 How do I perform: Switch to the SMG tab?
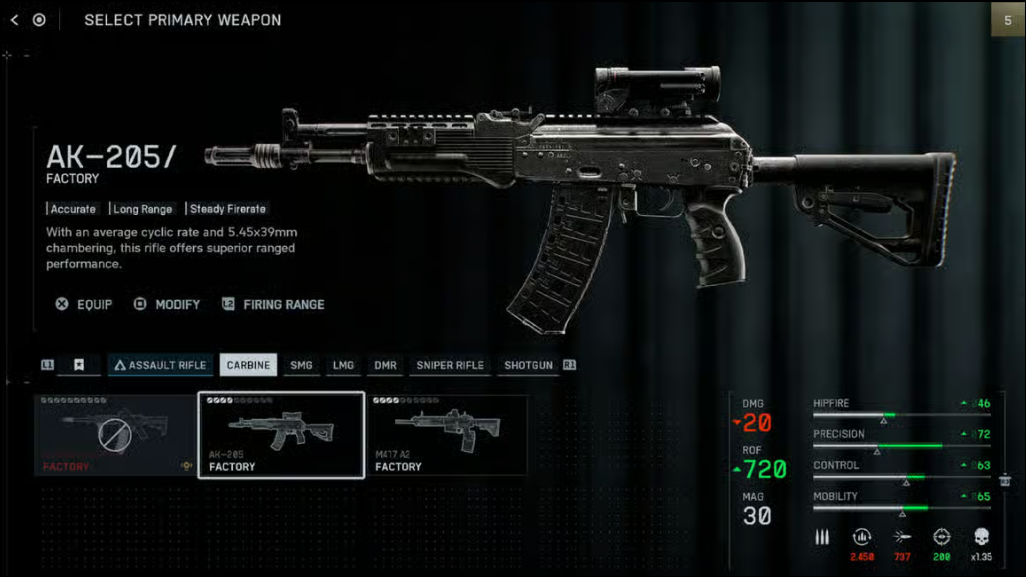(x=301, y=365)
